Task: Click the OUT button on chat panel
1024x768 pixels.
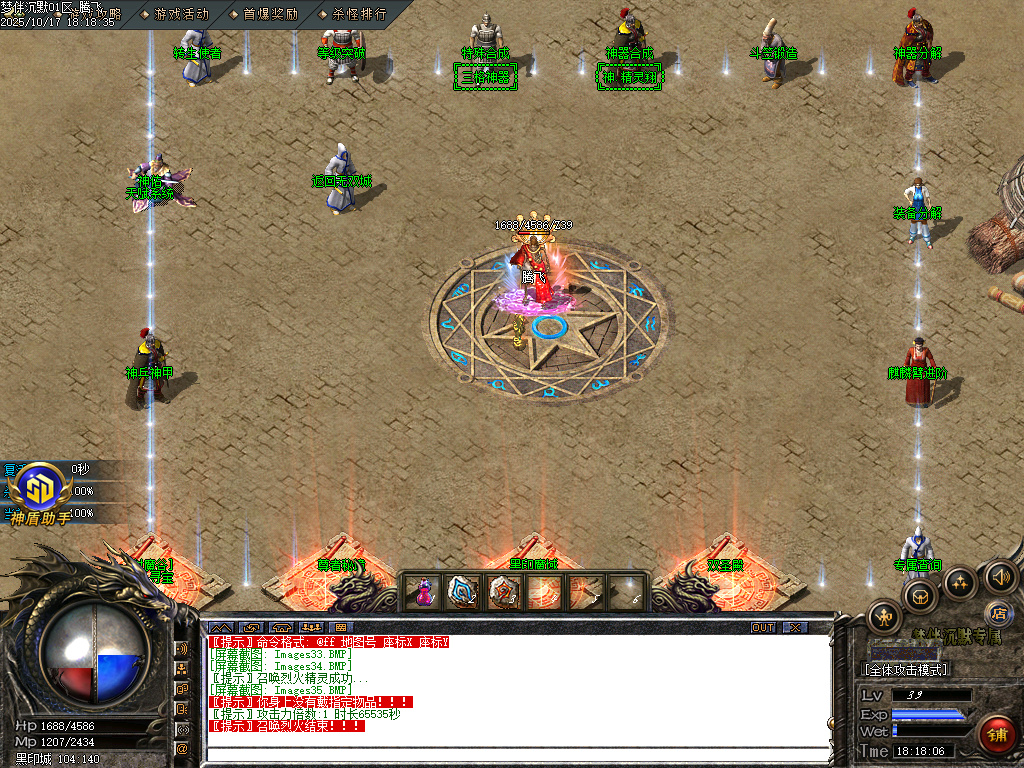Action: [x=763, y=627]
